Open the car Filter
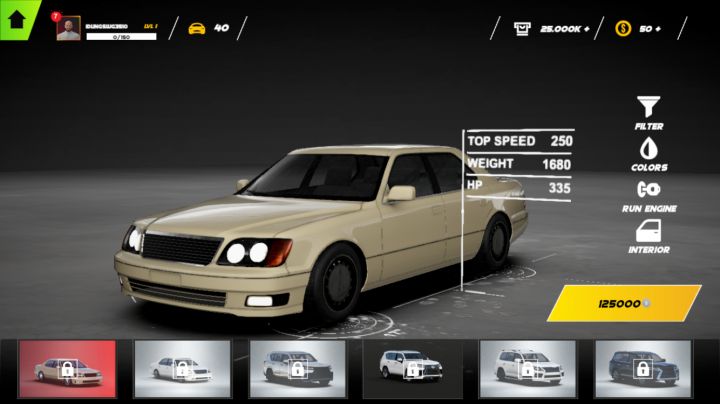 pyautogui.click(x=649, y=112)
